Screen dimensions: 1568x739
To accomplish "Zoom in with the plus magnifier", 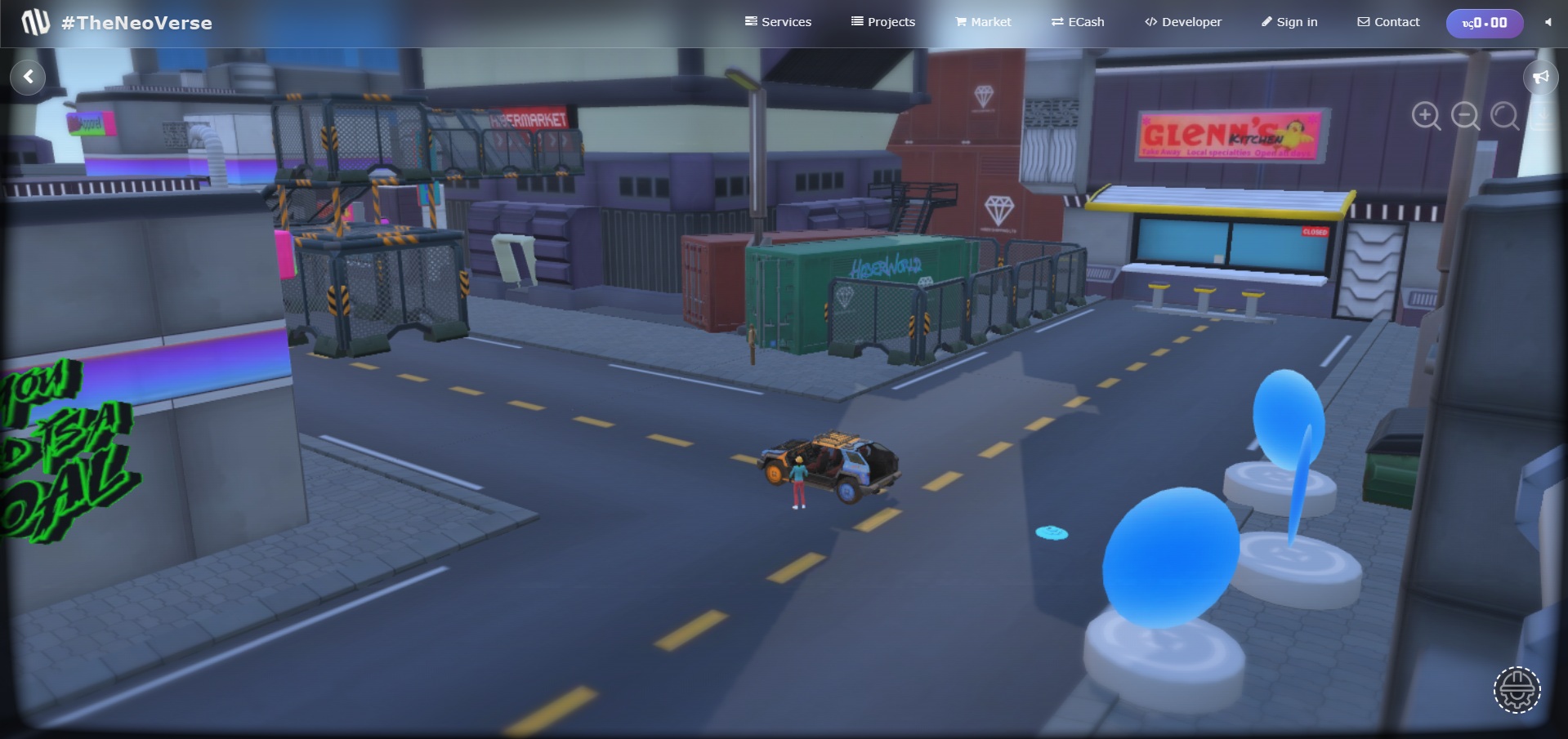I will (x=1426, y=116).
